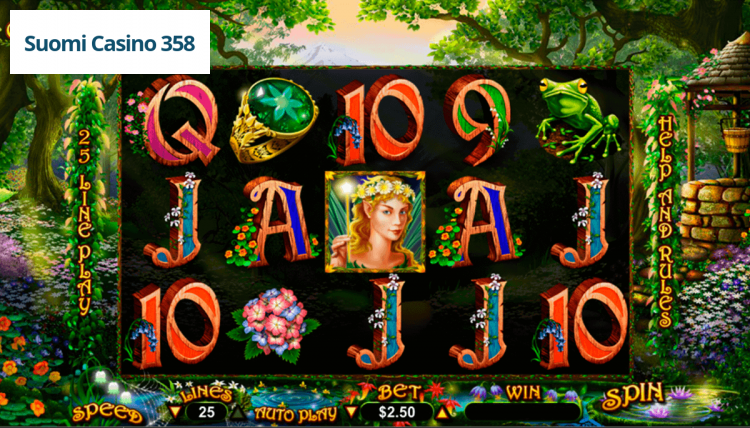This screenshot has height=428, width=750.
Task: Raise the bet amount
Action: 442,411
